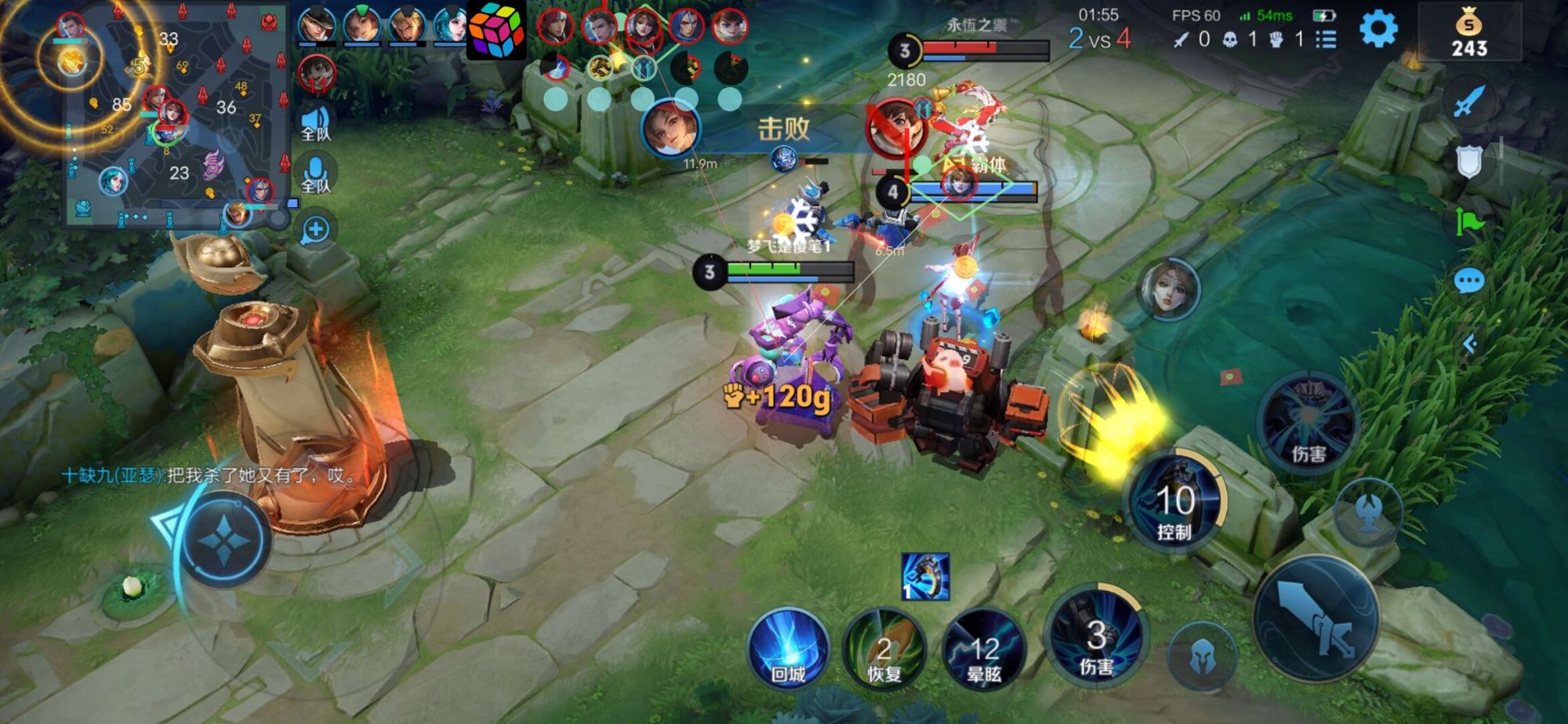Select the sword attack signal icon
The image size is (1568, 724).
1468,102
